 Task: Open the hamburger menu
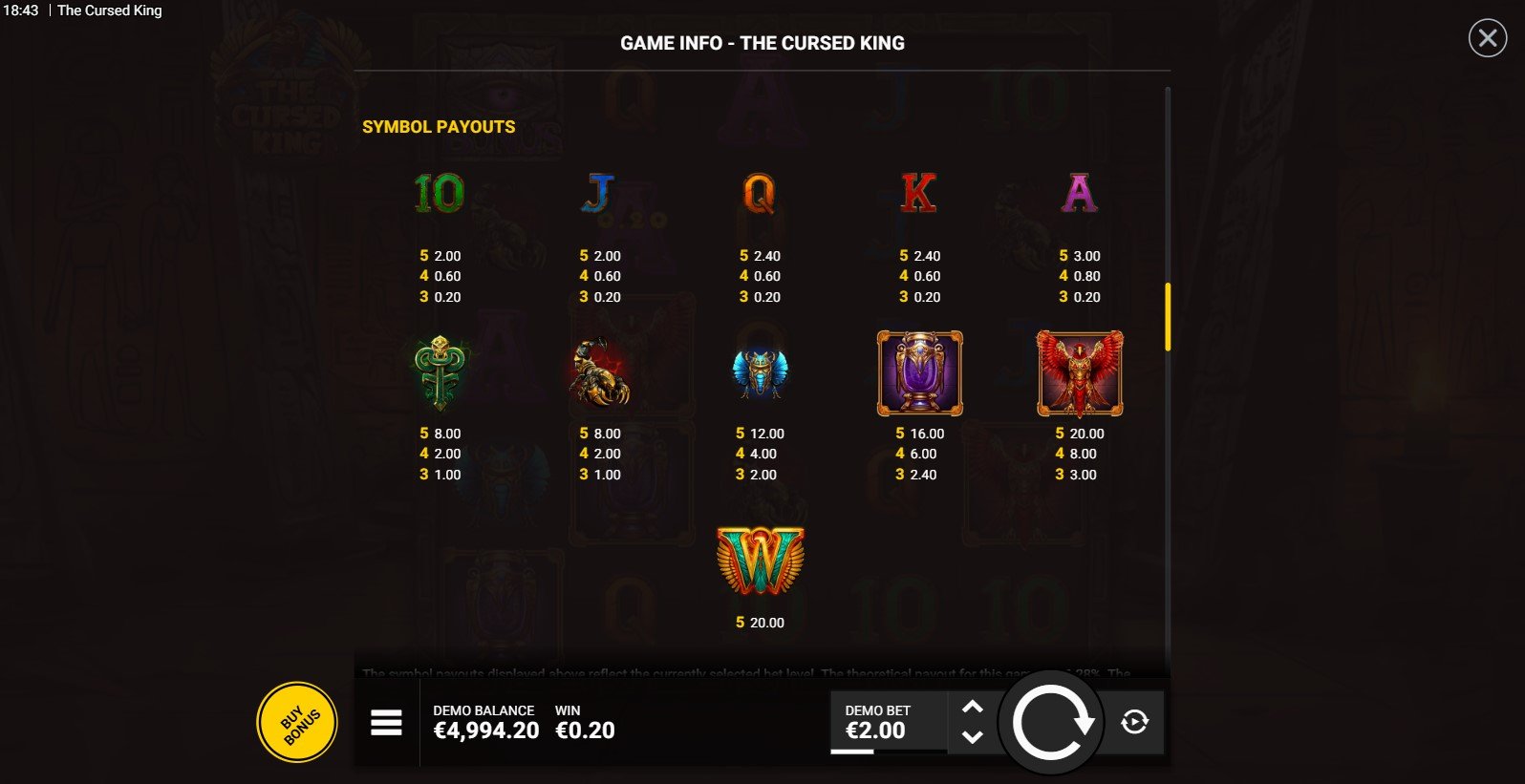386,723
